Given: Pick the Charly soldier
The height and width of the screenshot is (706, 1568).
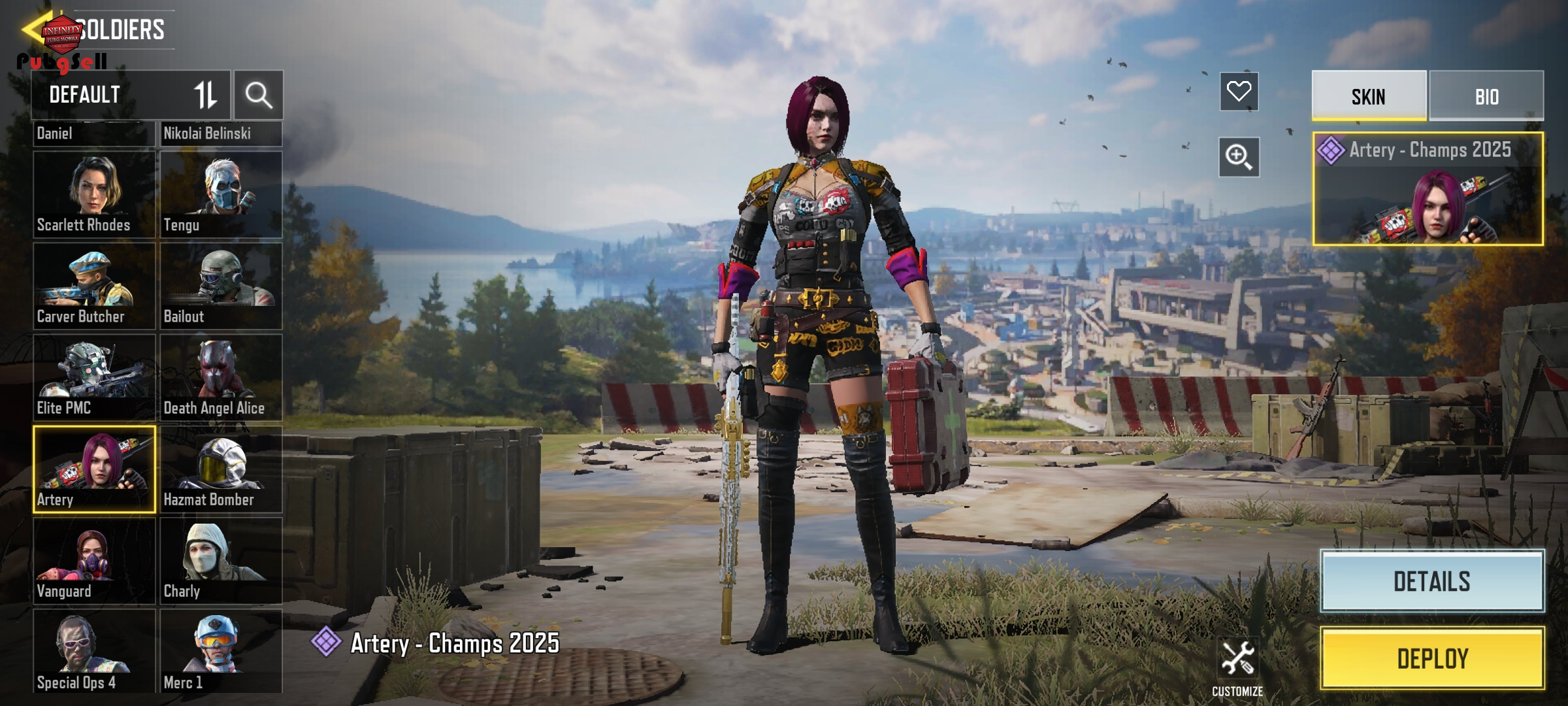Looking at the screenshot, I should click(221, 560).
